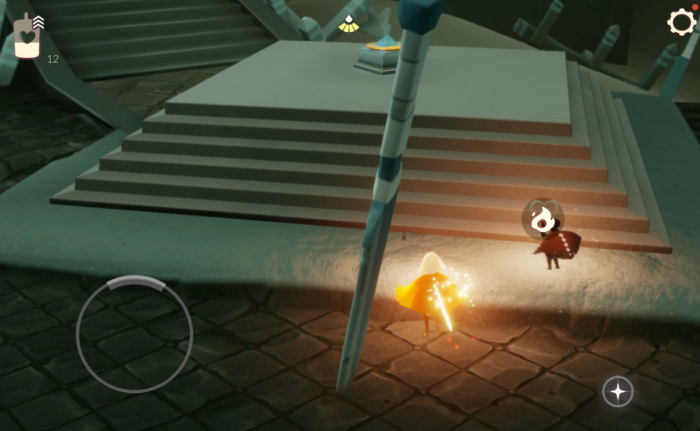Open the sparkle star emote menu
Image resolution: width=700 pixels, height=431 pixels.
[617, 391]
